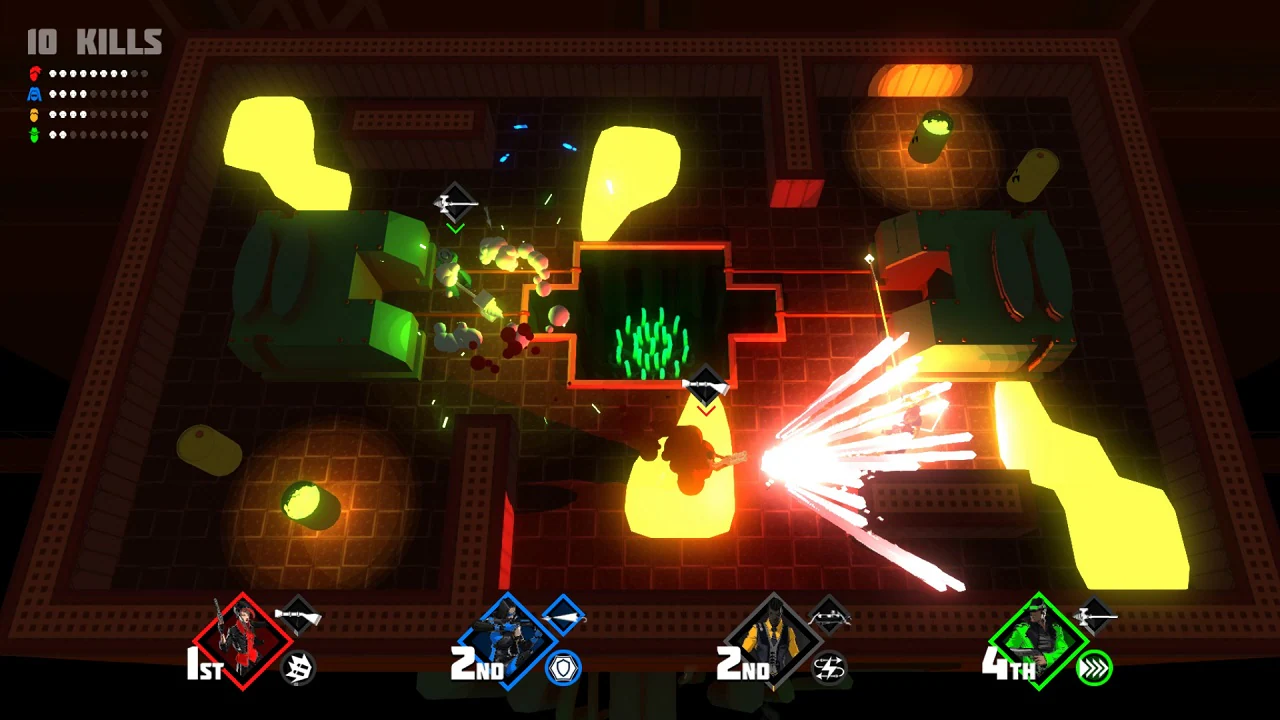Open the red player's dollar-sign ability icon
This screenshot has height=720, width=1280.
(297, 667)
